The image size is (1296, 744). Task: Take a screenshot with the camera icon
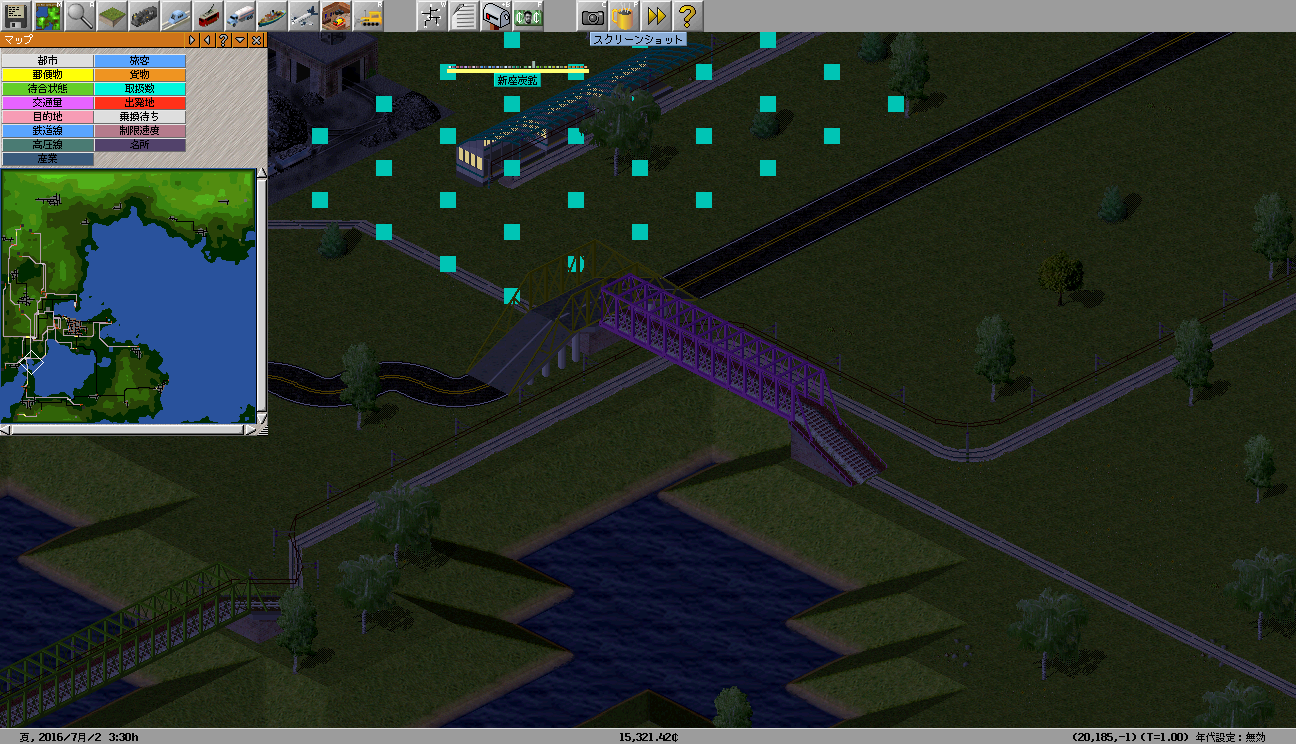point(592,16)
